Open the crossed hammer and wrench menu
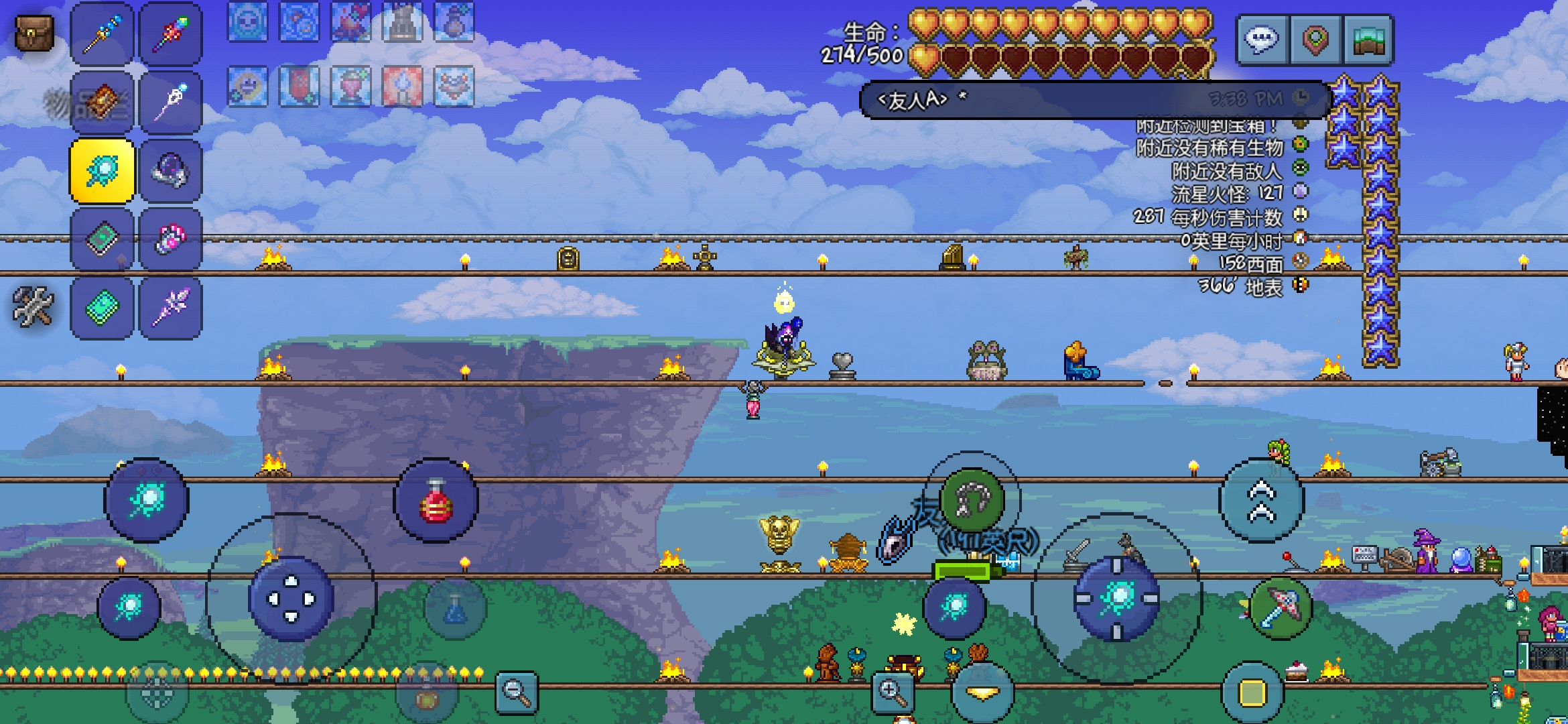 [33, 306]
